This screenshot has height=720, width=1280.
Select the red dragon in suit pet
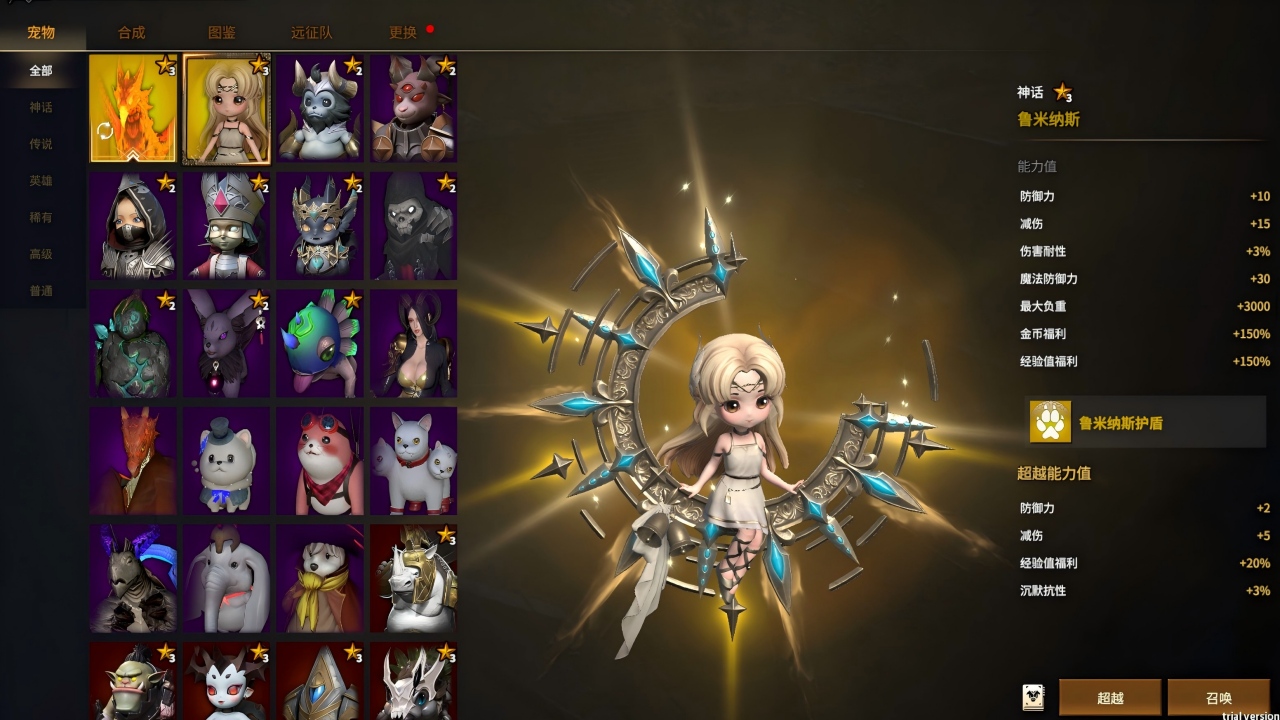coord(133,460)
